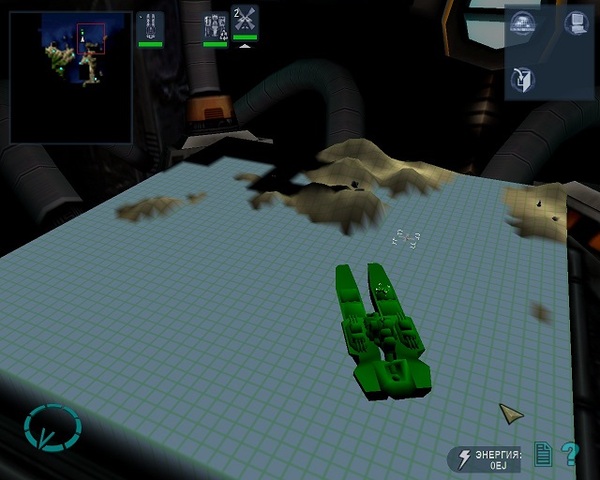600x480 pixels.
Task: Select the single ship unit card
Action: (150, 27)
